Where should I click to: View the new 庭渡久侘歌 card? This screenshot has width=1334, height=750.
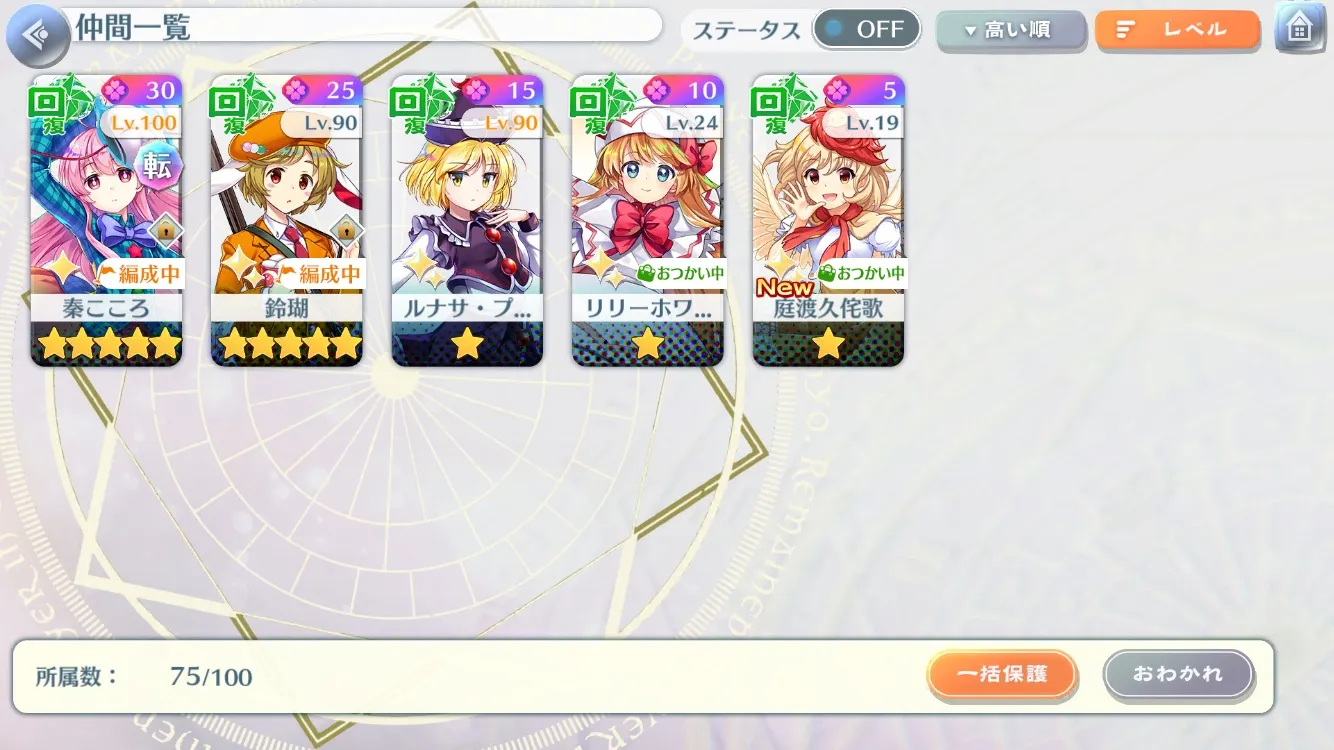828,220
